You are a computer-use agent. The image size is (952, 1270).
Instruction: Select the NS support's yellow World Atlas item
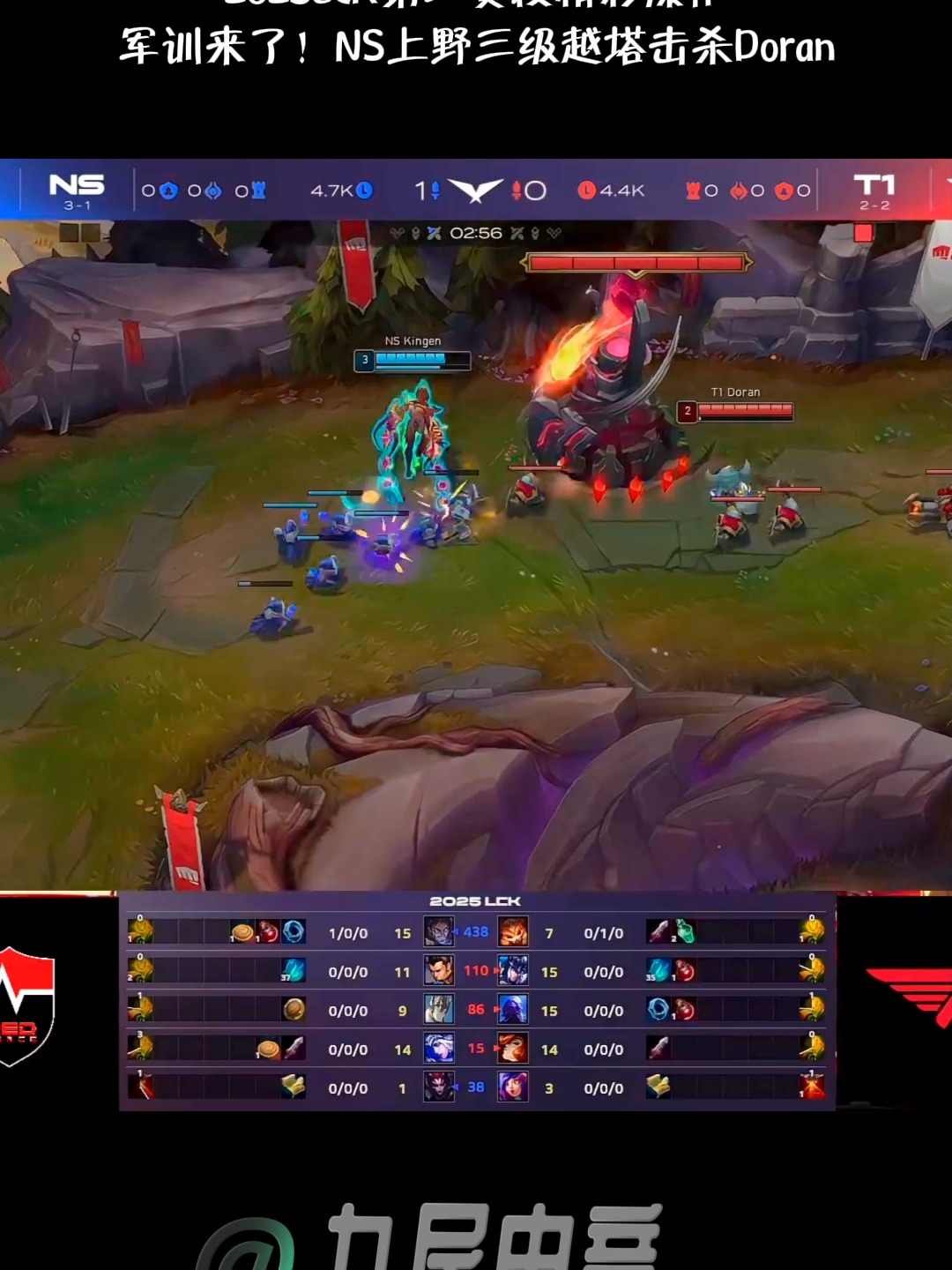294,1087
